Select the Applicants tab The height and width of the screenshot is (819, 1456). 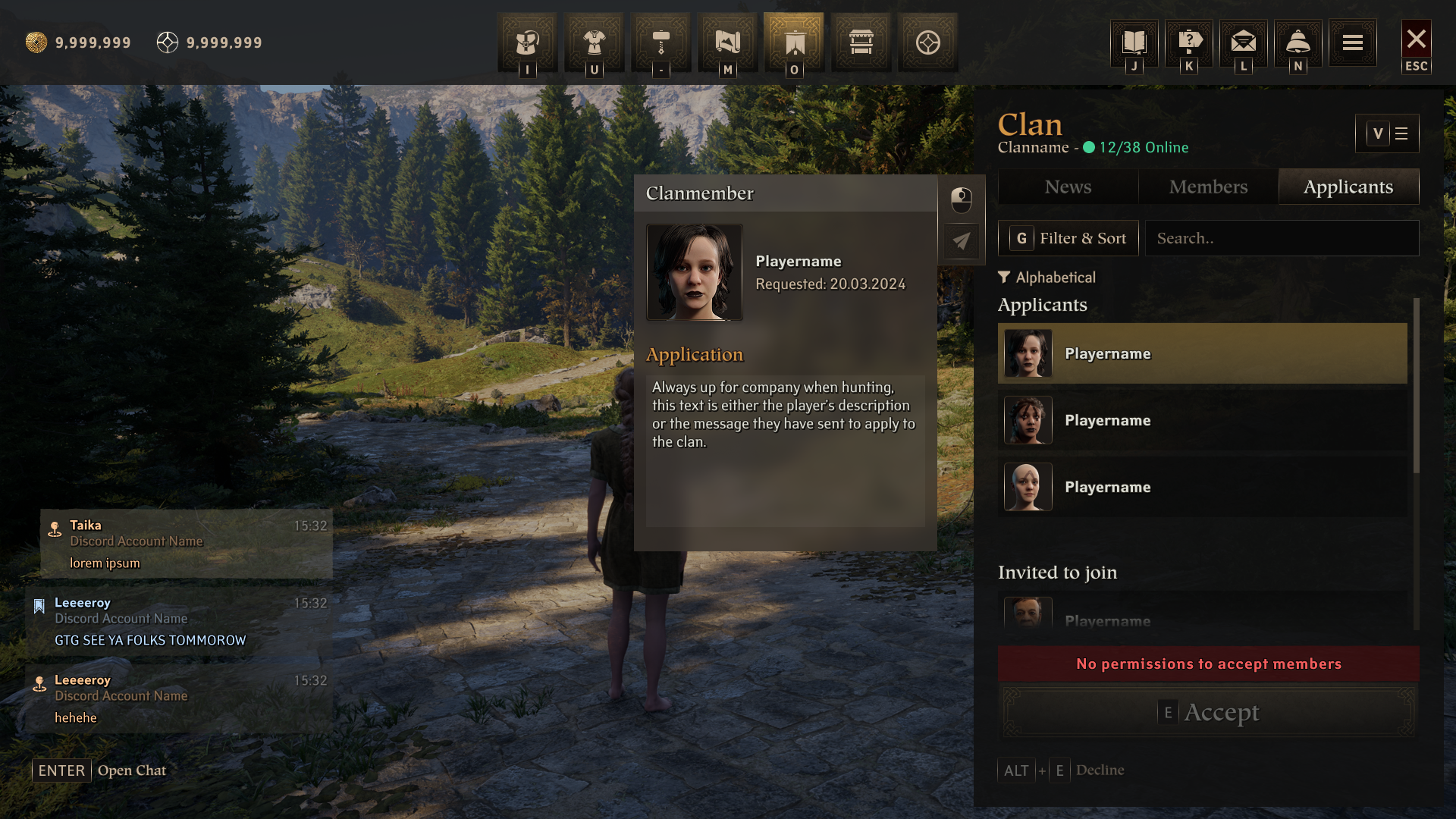(1348, 187)
